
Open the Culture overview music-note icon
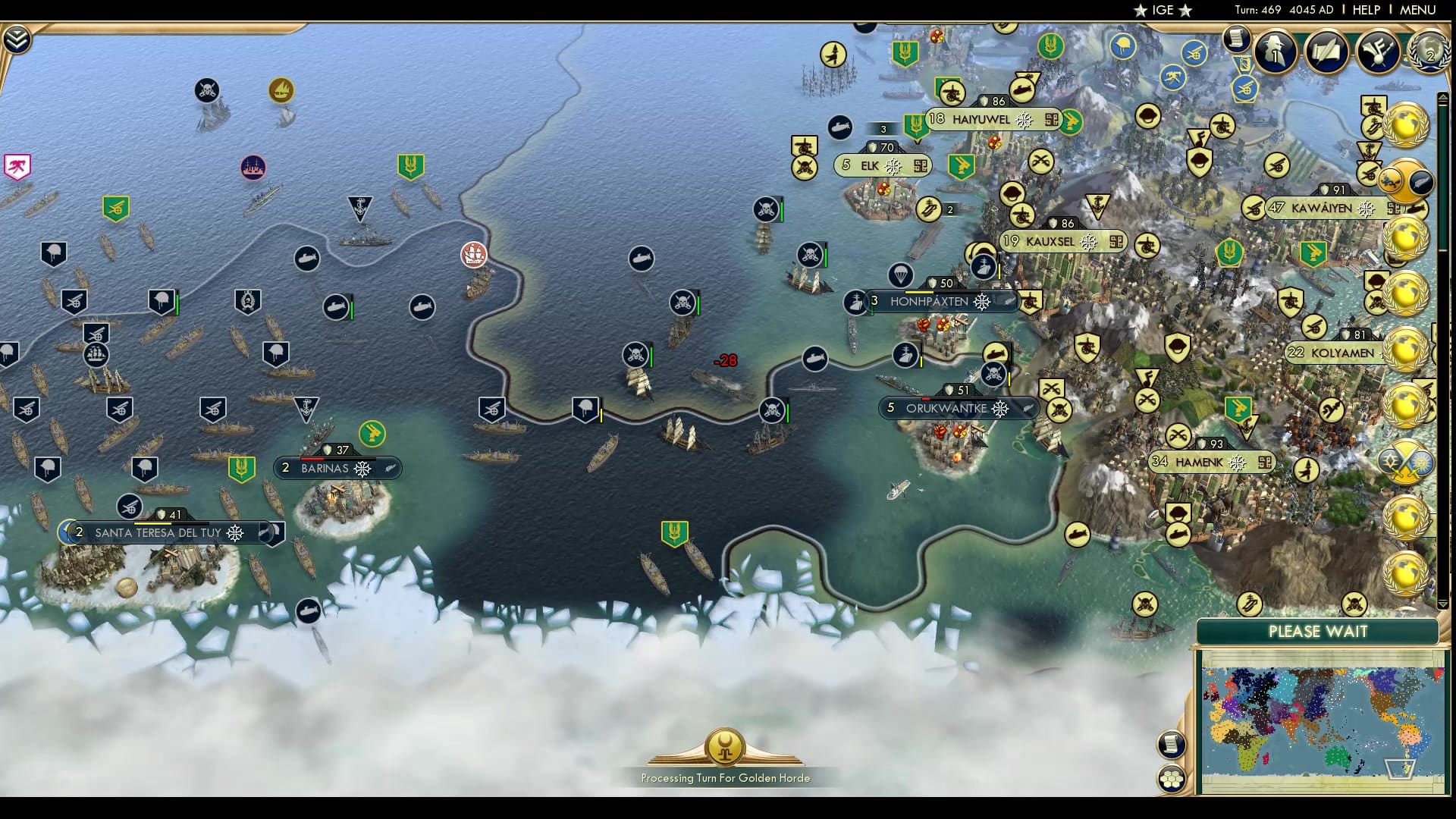[1376, 52]
